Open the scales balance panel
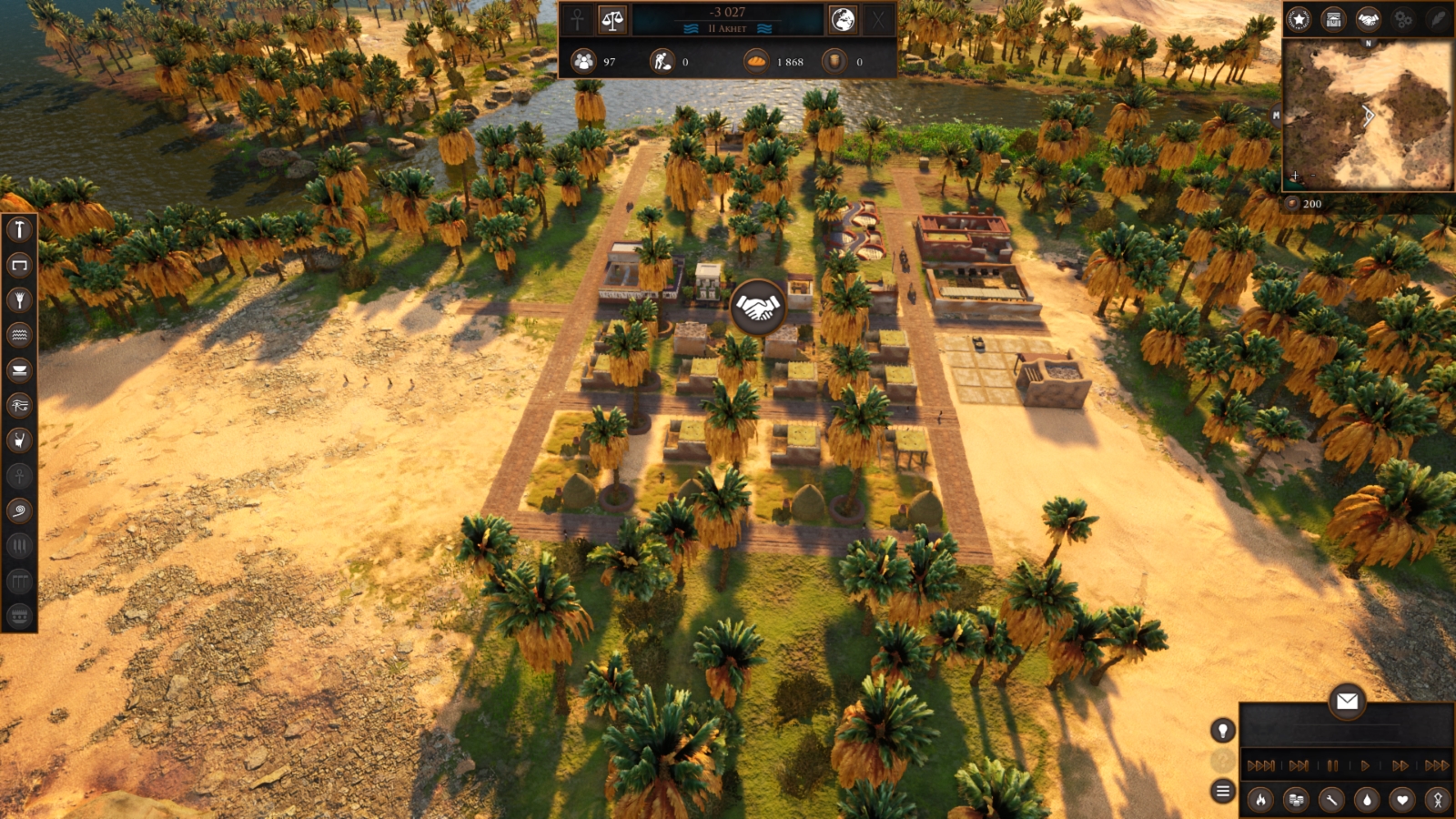This screenshot has width=1456, height=819. [x=612, y=19]
